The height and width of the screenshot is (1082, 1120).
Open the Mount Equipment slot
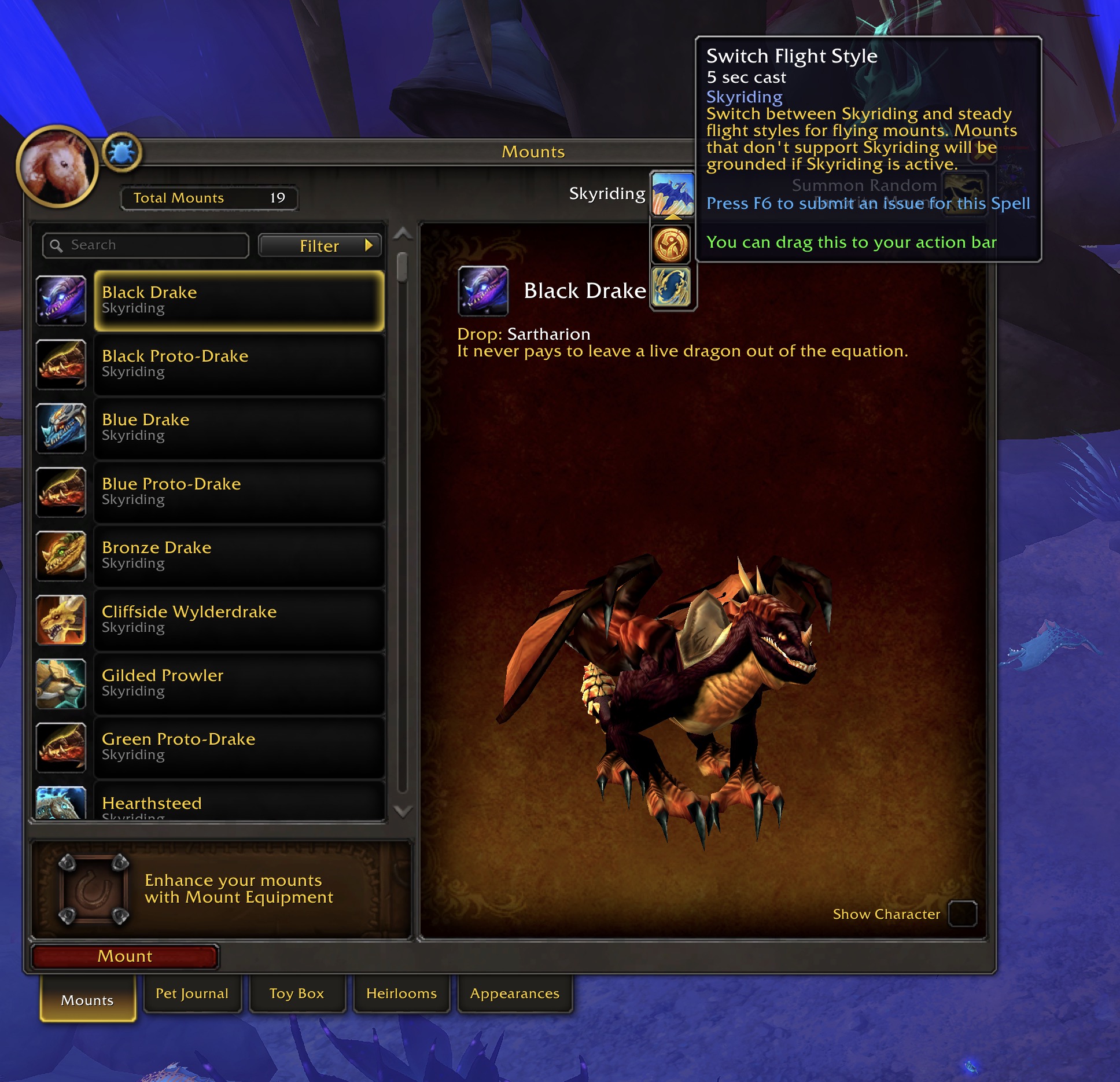(93, 889)
